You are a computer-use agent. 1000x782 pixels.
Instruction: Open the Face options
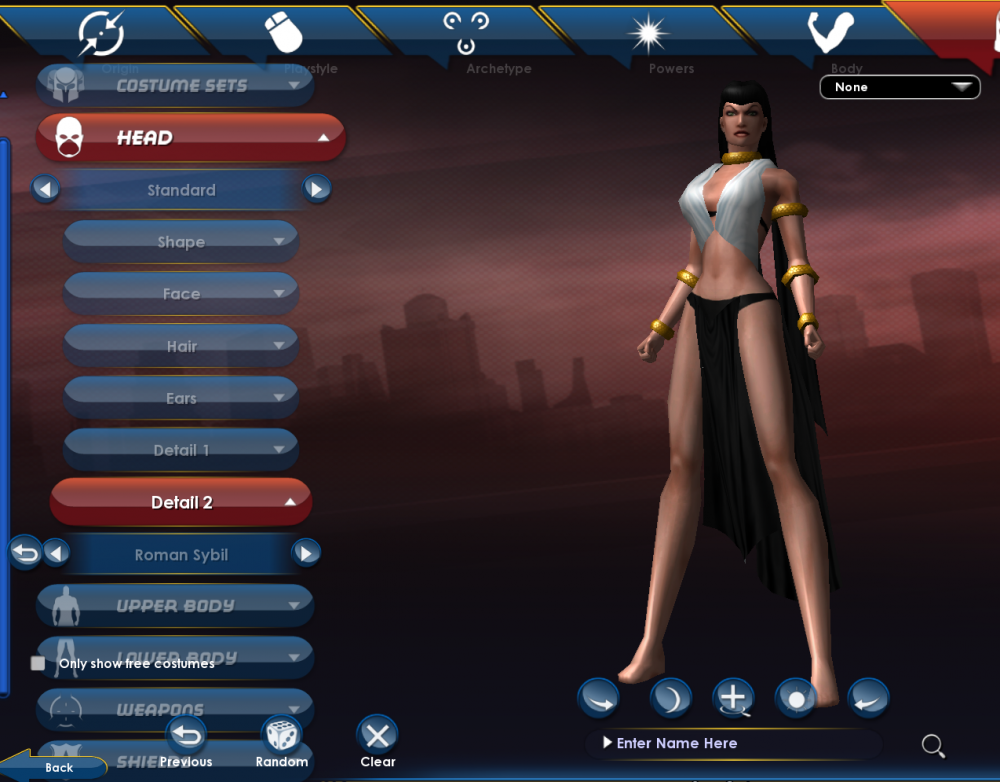click(181, 294)
